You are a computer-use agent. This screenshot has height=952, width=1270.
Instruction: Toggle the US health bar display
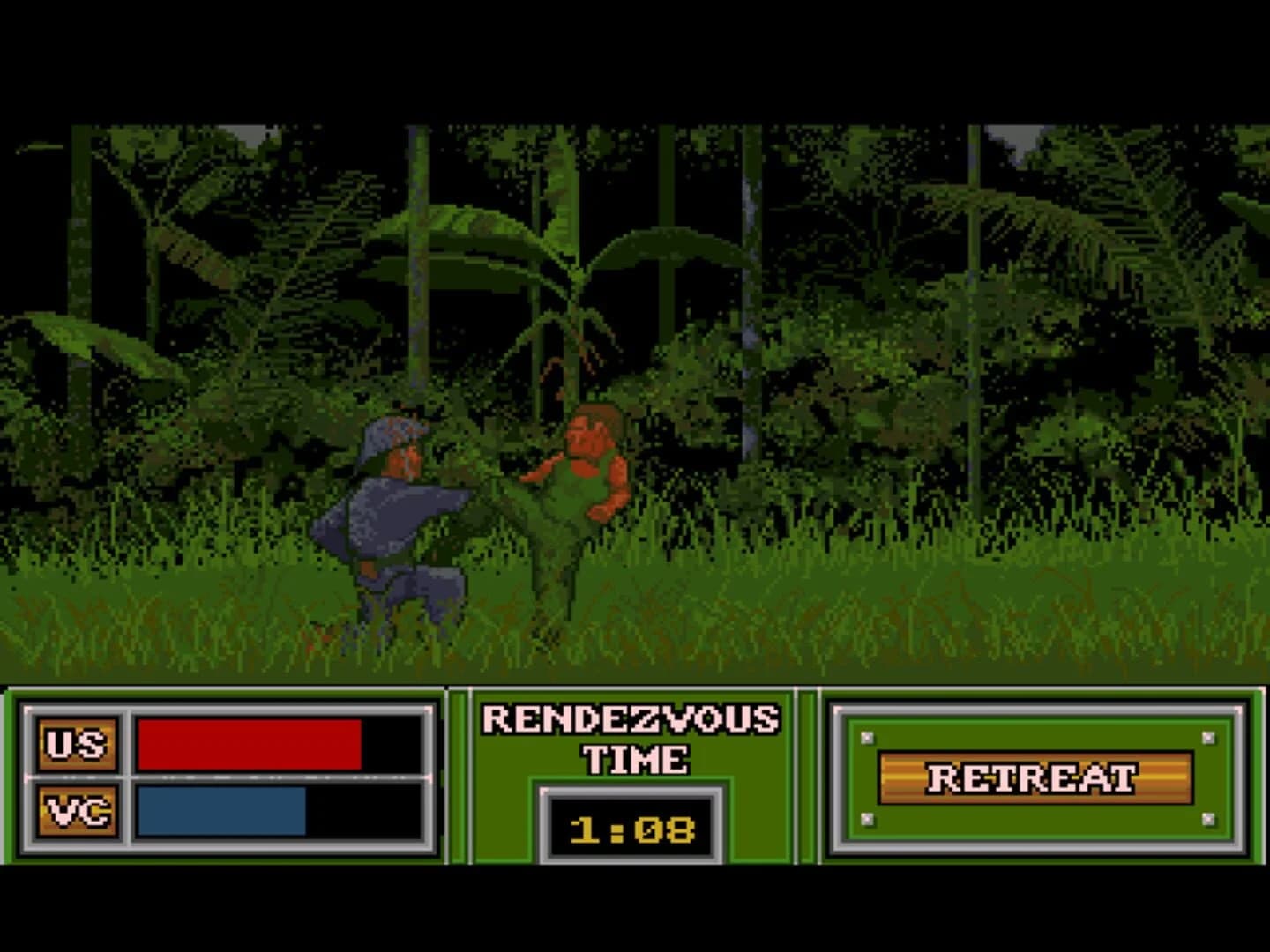250,743
